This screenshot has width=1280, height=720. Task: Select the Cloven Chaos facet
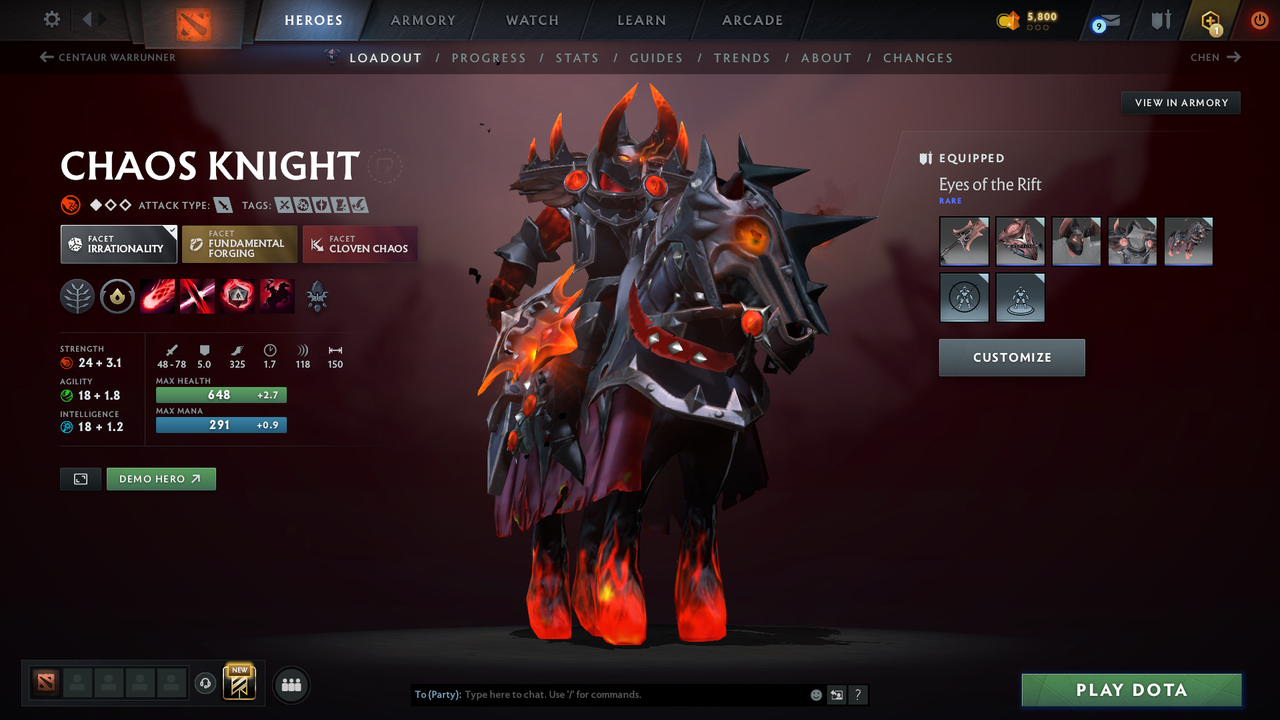359,244
